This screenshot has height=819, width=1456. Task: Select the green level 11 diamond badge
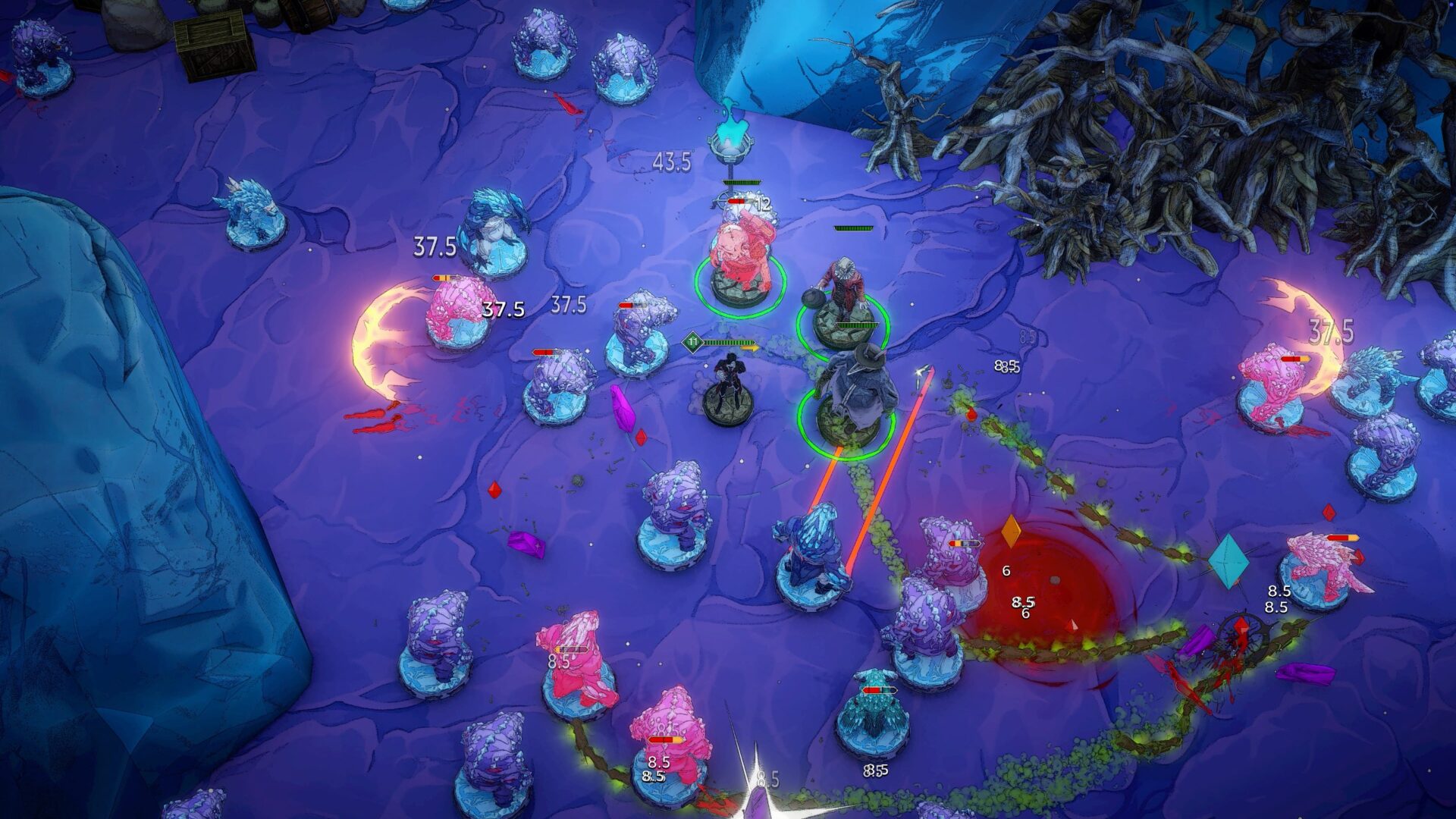pos(693,341)
